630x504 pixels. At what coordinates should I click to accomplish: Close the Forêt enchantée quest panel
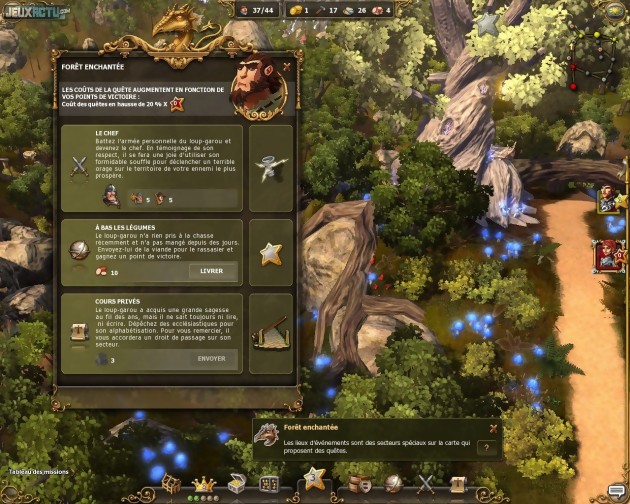[x=287, y=67]
